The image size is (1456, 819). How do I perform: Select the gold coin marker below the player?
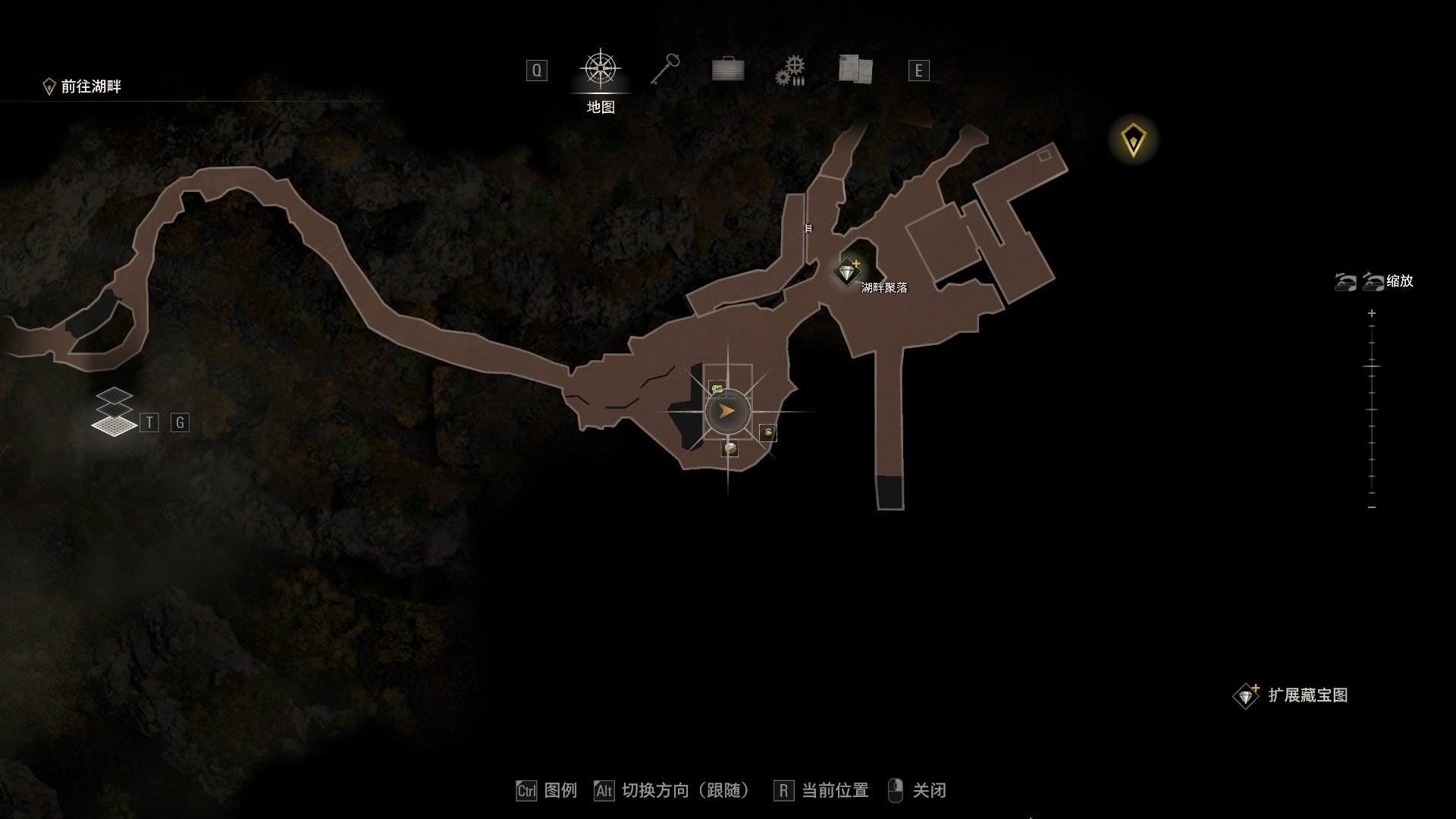click(x=730, y=448)
